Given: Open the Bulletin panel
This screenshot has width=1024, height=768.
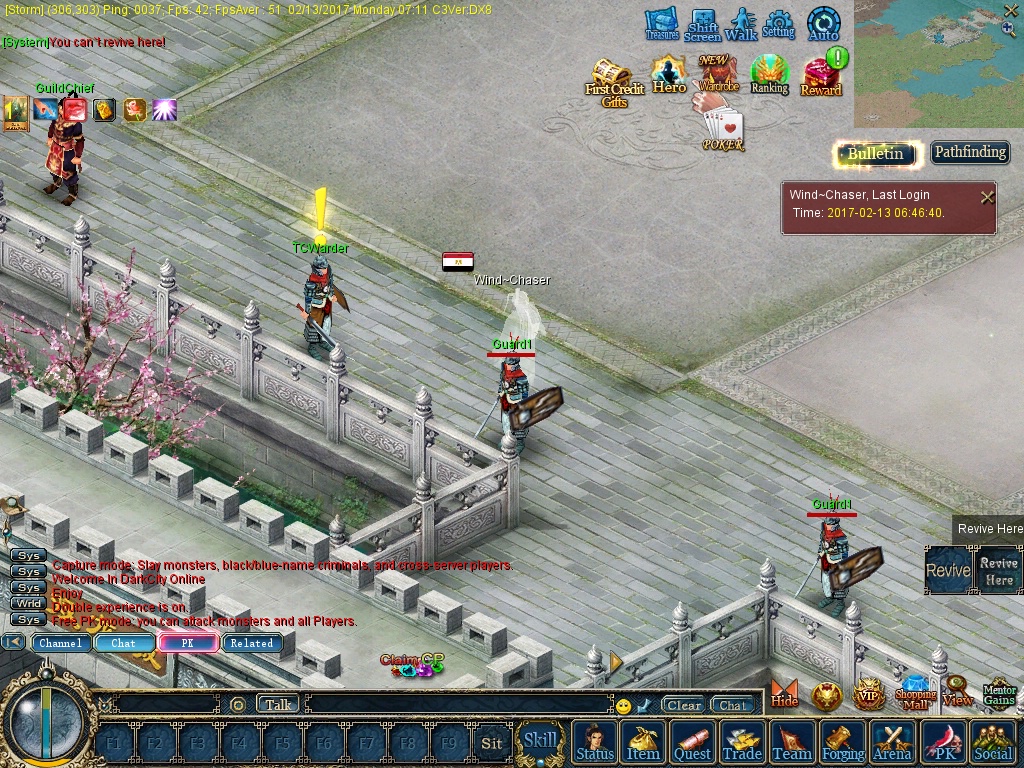Looking at the screenshot, I should (x=876, y=153).
